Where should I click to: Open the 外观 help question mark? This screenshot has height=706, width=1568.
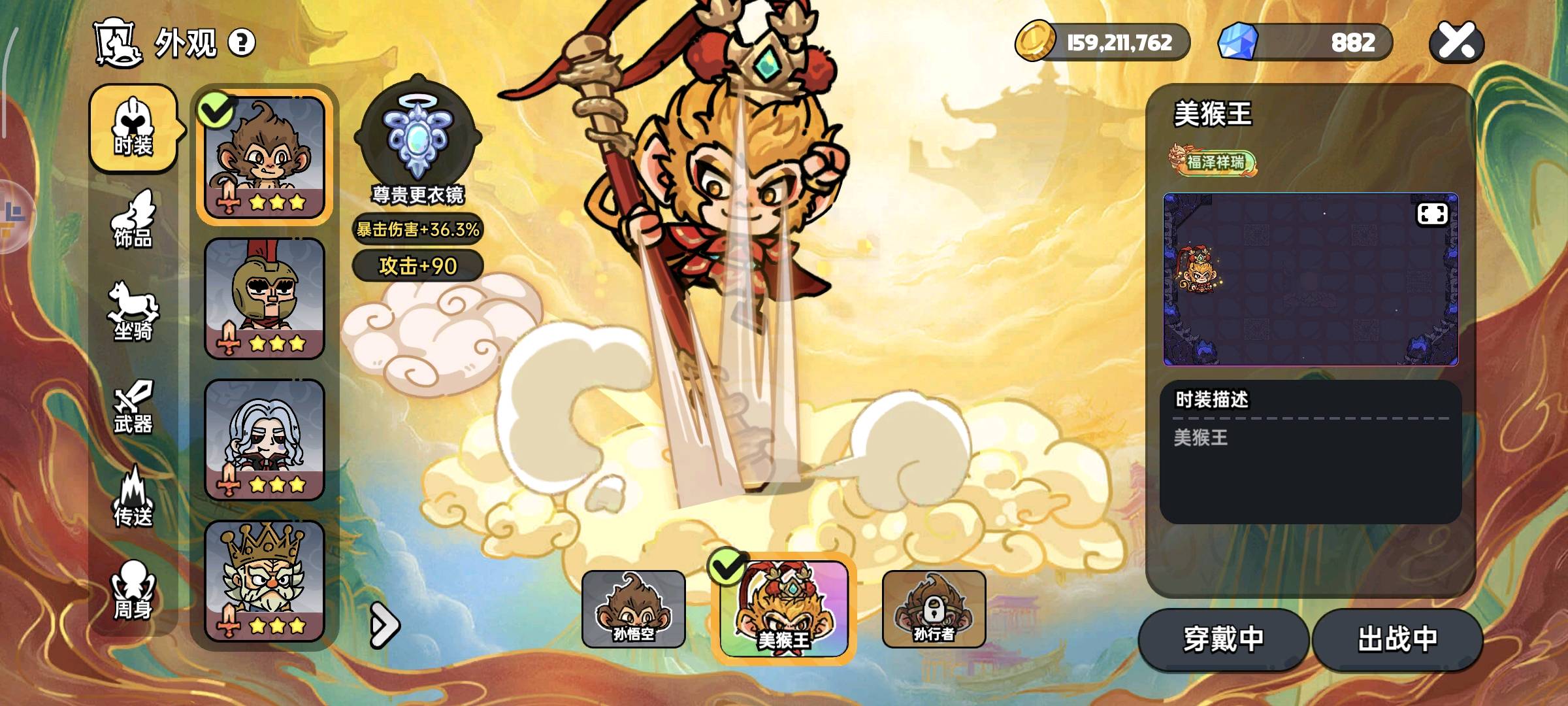coord(242,43)
